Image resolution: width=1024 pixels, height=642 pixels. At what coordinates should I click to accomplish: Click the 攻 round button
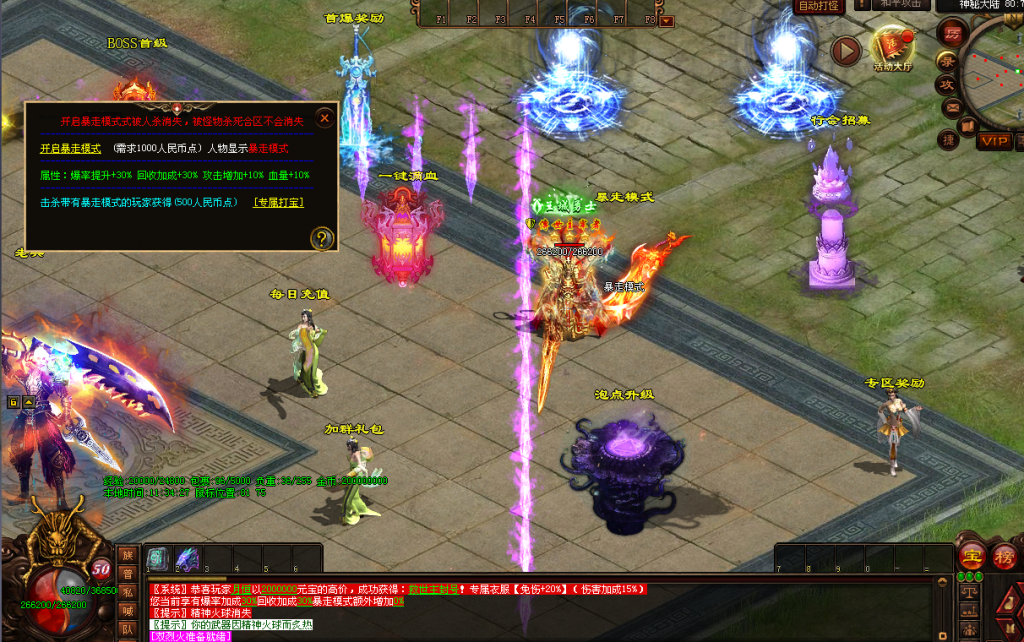(x=945, y=86)
